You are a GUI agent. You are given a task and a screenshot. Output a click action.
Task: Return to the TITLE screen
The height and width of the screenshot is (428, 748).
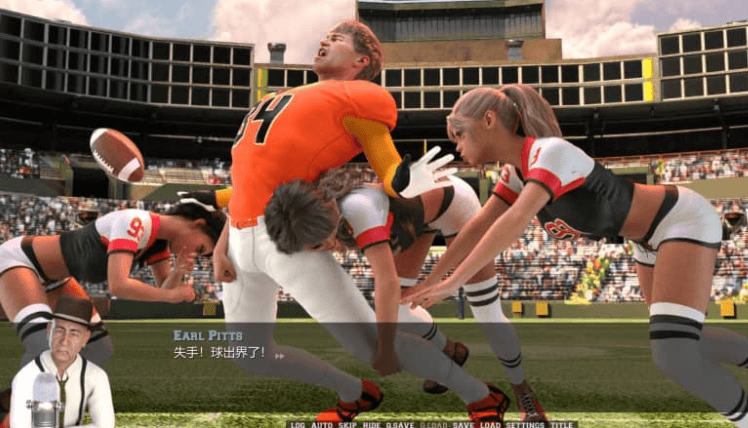coord(562,424)
